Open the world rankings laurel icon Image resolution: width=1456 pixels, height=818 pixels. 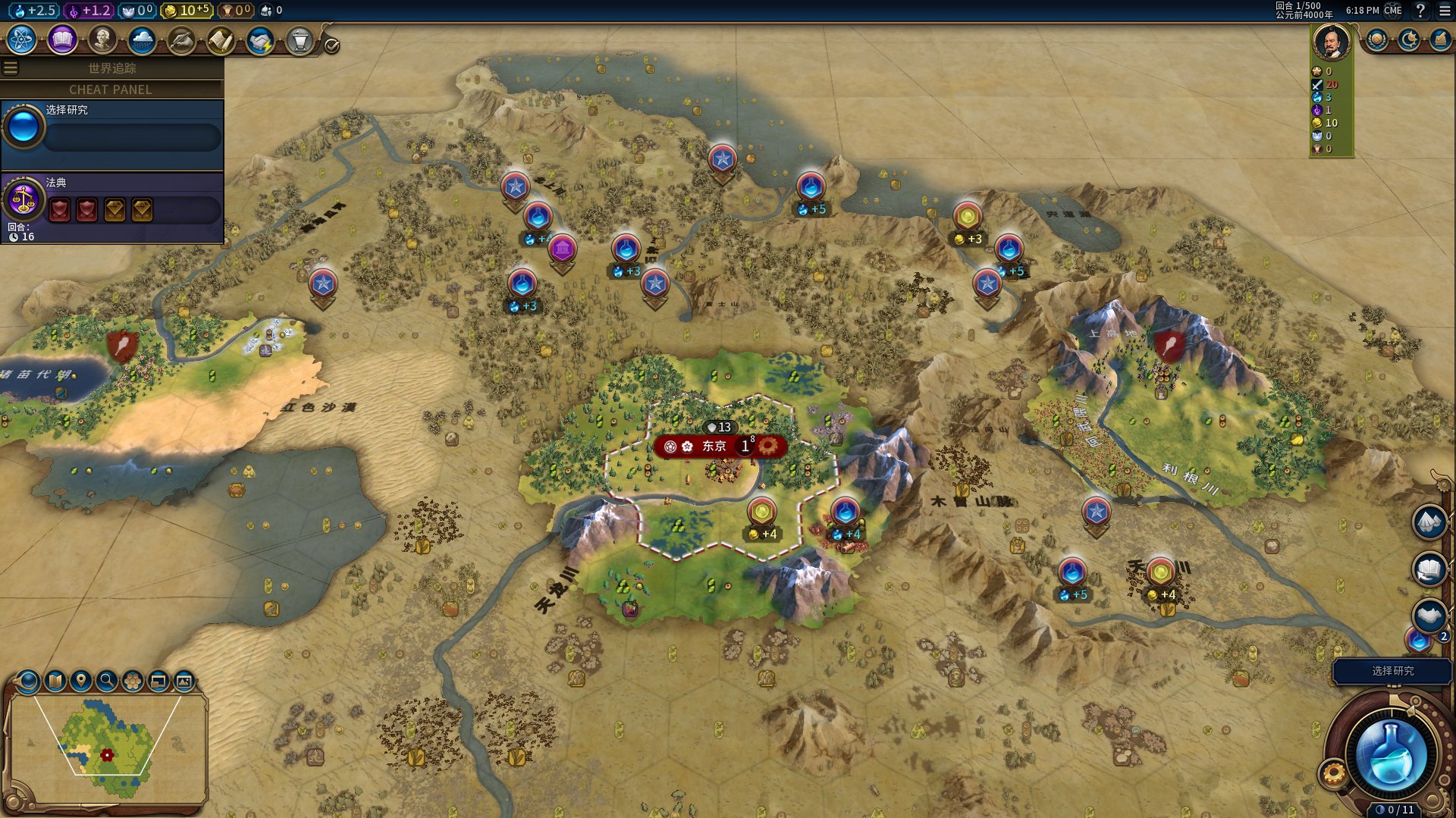1376,39
